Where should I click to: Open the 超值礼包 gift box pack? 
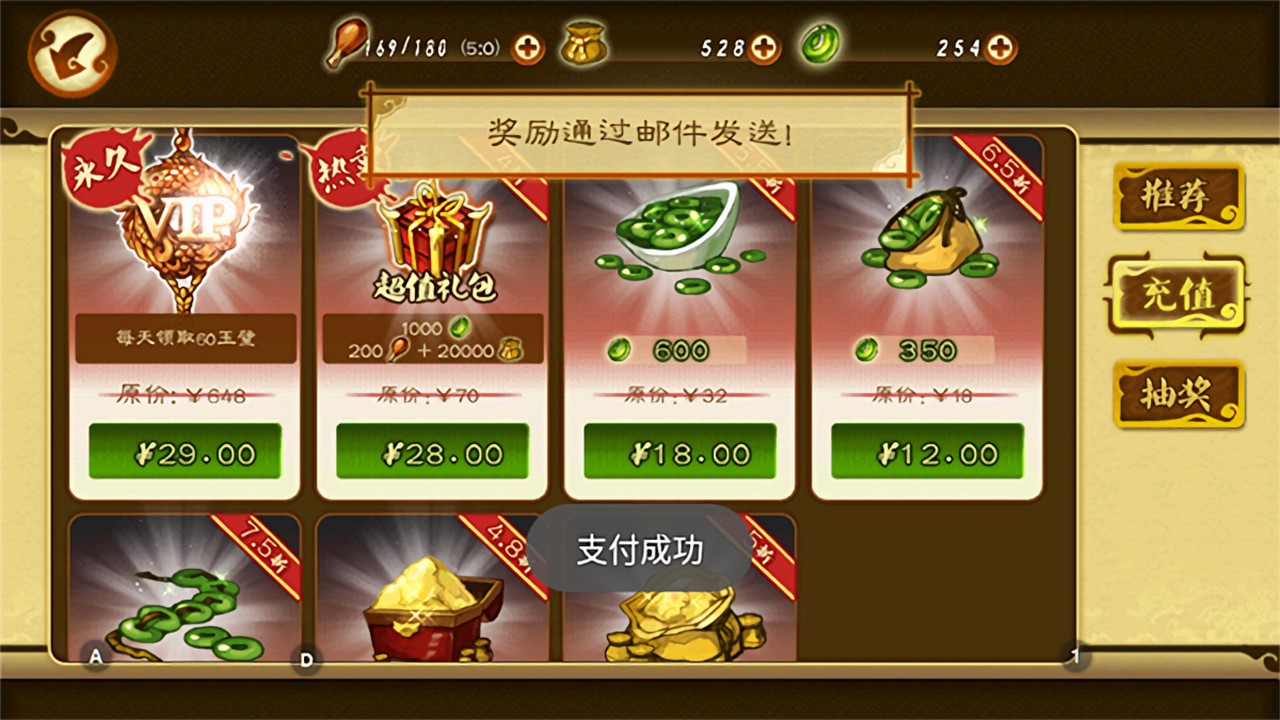point(432,230)
